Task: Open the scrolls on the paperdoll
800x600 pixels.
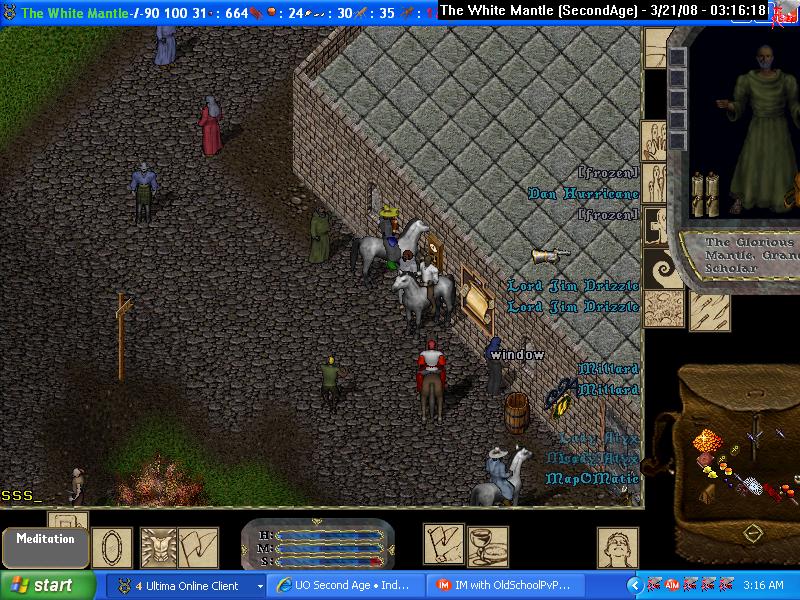Action: click(x=706, y=194)
